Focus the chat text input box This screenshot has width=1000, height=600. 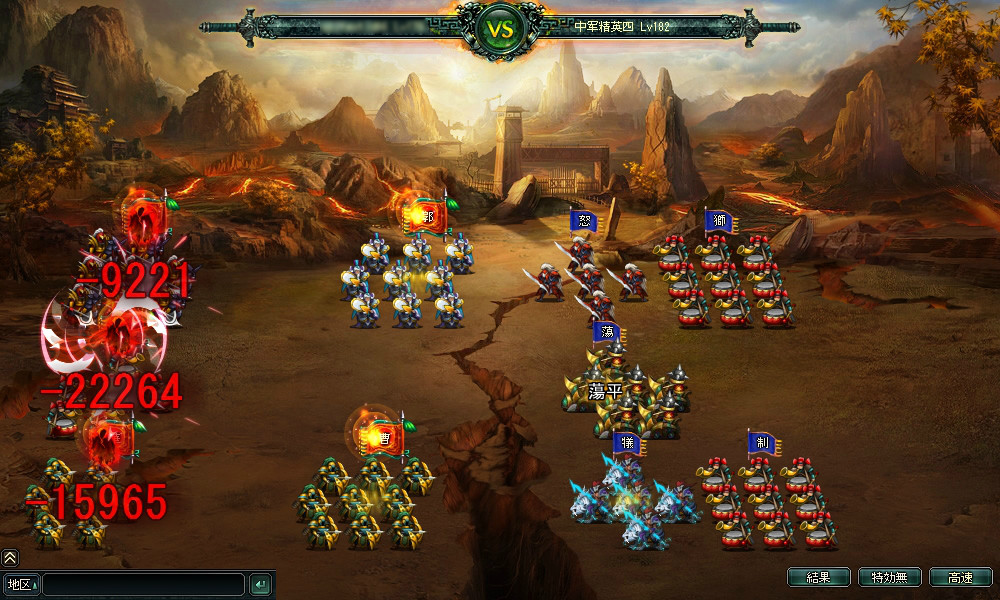click(143, 584)
